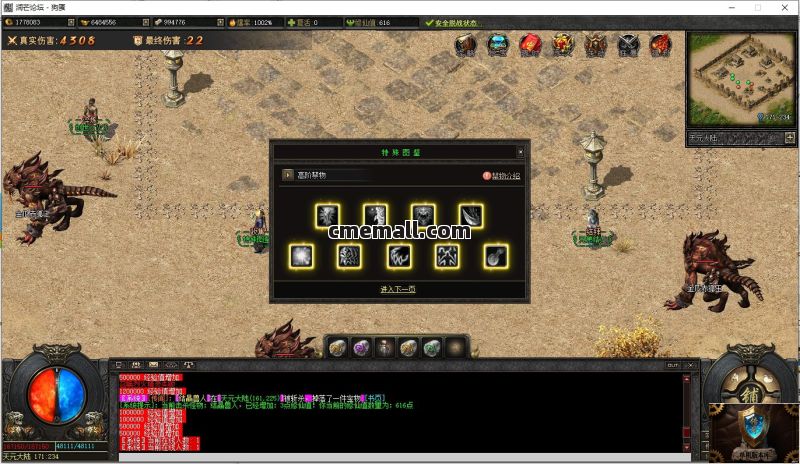
Task: Click the OUT button above chat
Action: pyautogui.click(x=673, y=366)
